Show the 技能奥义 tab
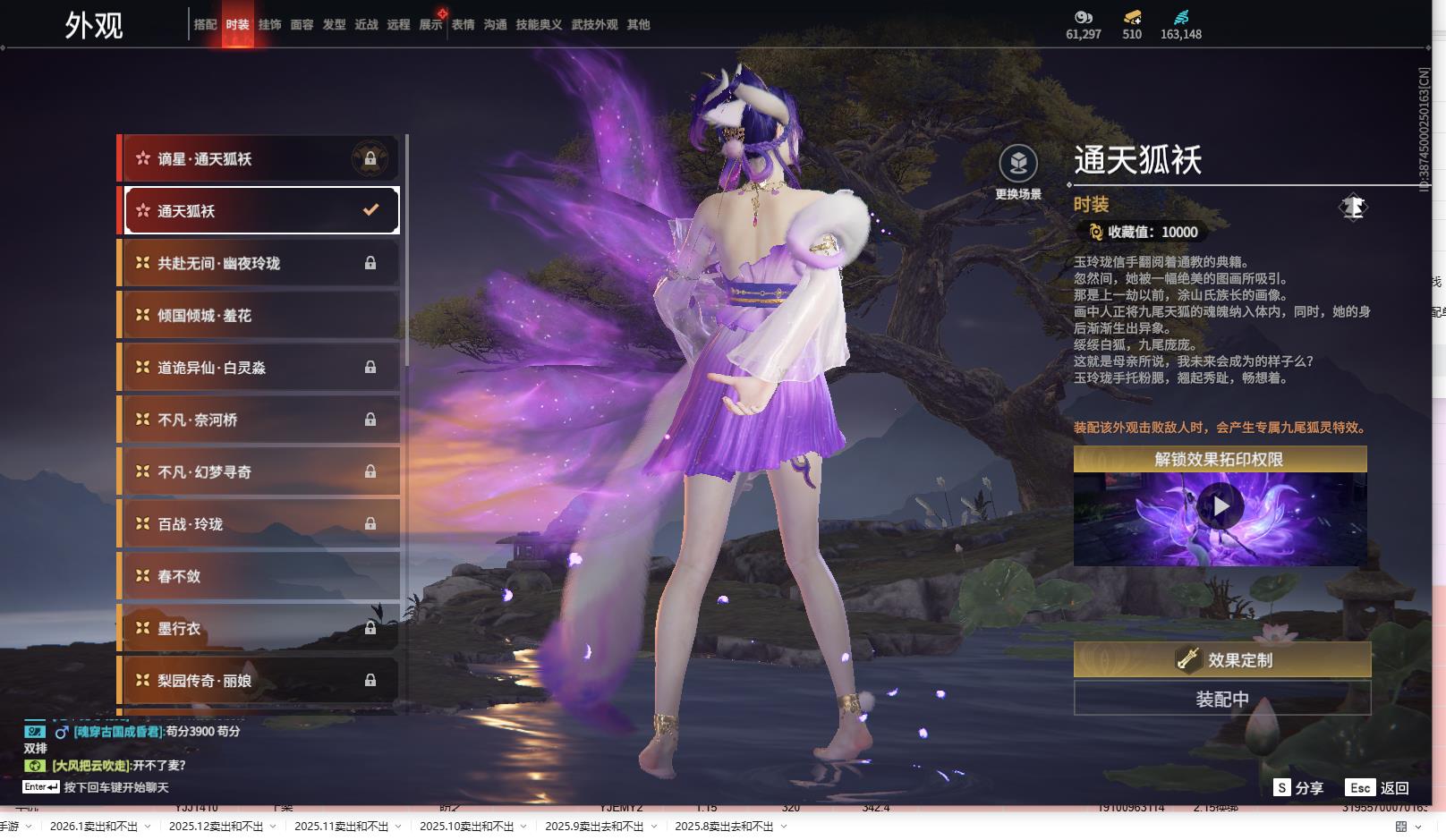This screenshot has width=1446, height=840. [x=539, y=25]
